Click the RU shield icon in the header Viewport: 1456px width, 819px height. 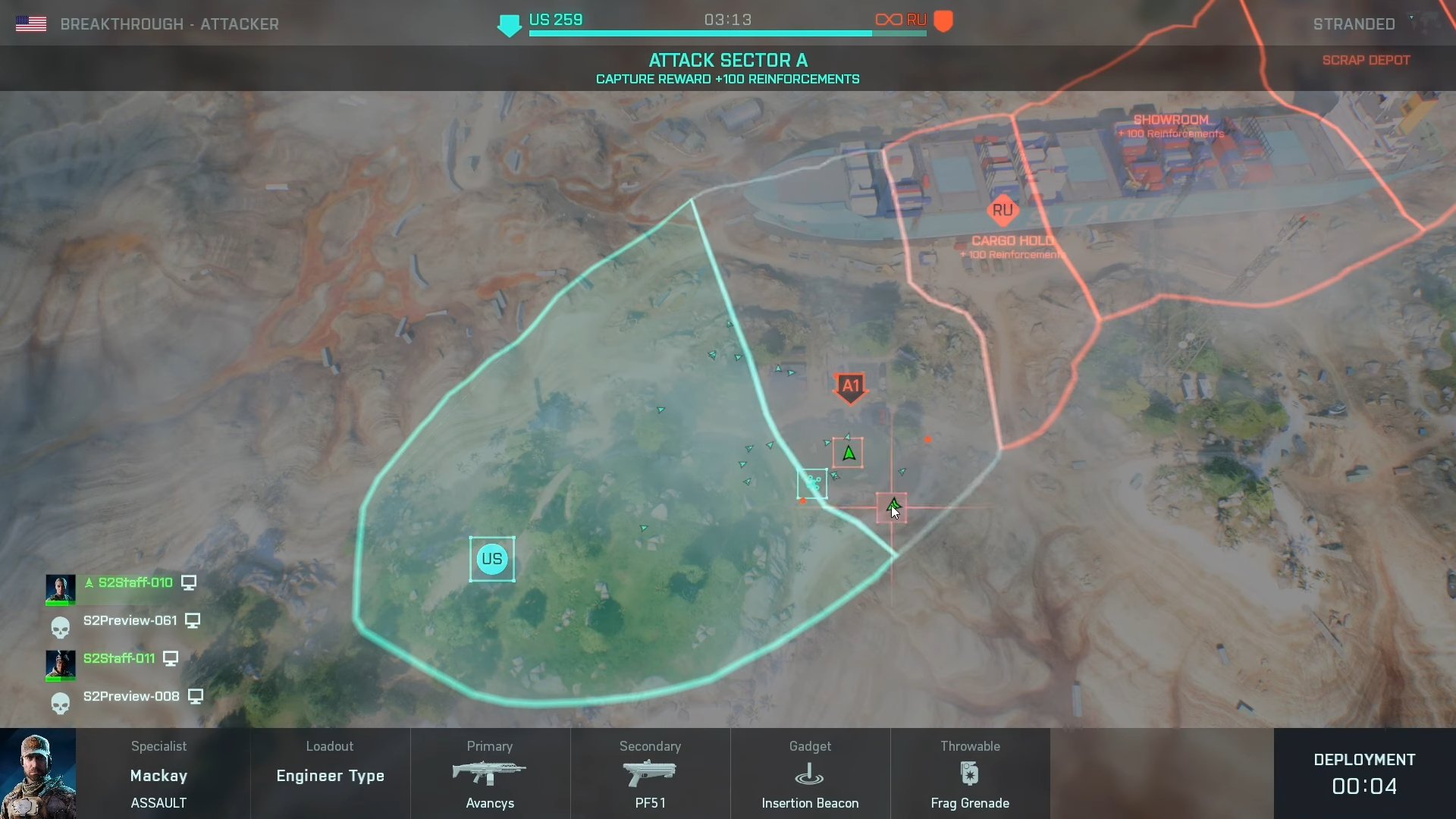click(x=943, y=20)
